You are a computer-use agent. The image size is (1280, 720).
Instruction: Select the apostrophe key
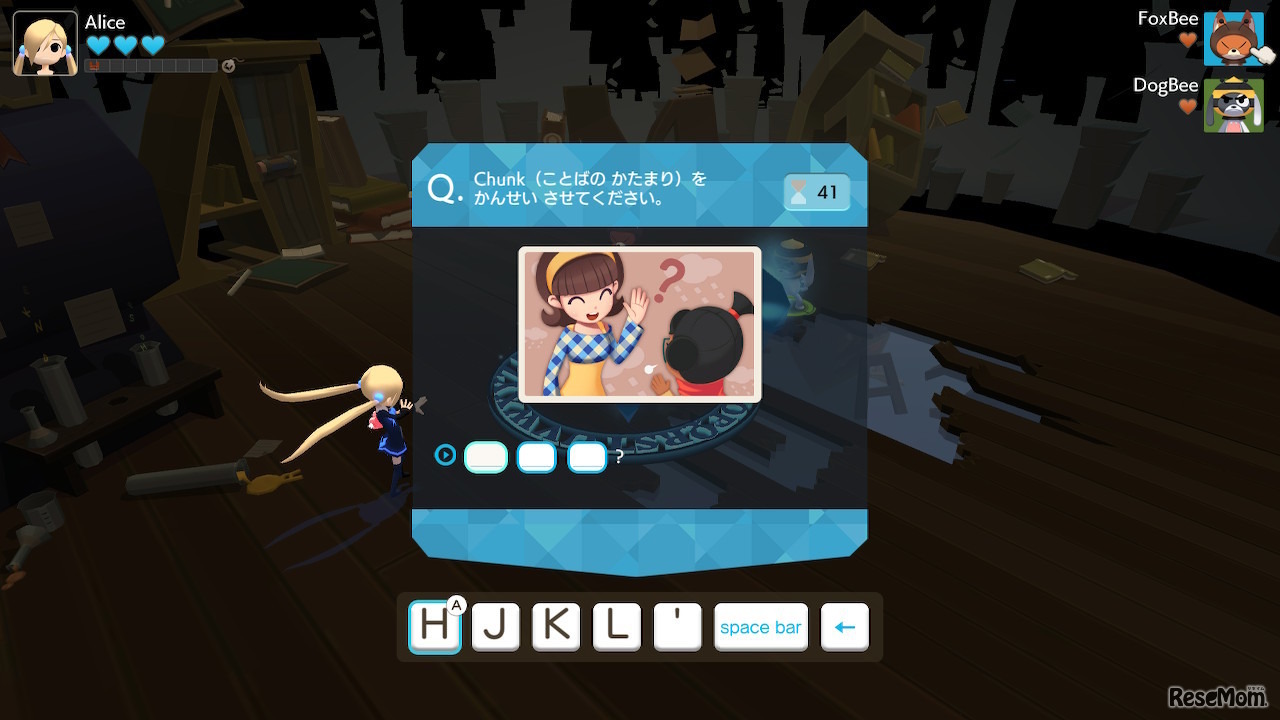click(x=678, y=627)
